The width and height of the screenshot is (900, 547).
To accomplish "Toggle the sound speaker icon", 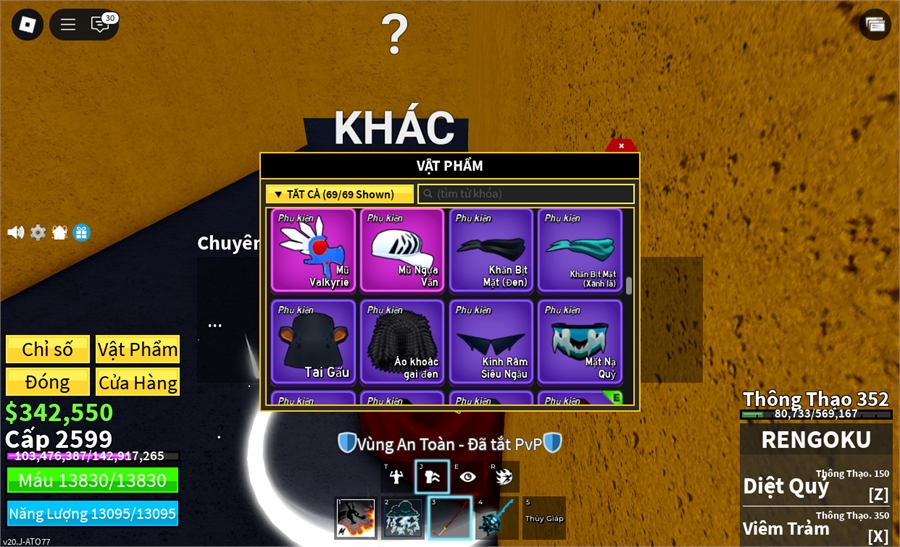I will point(16,232).
